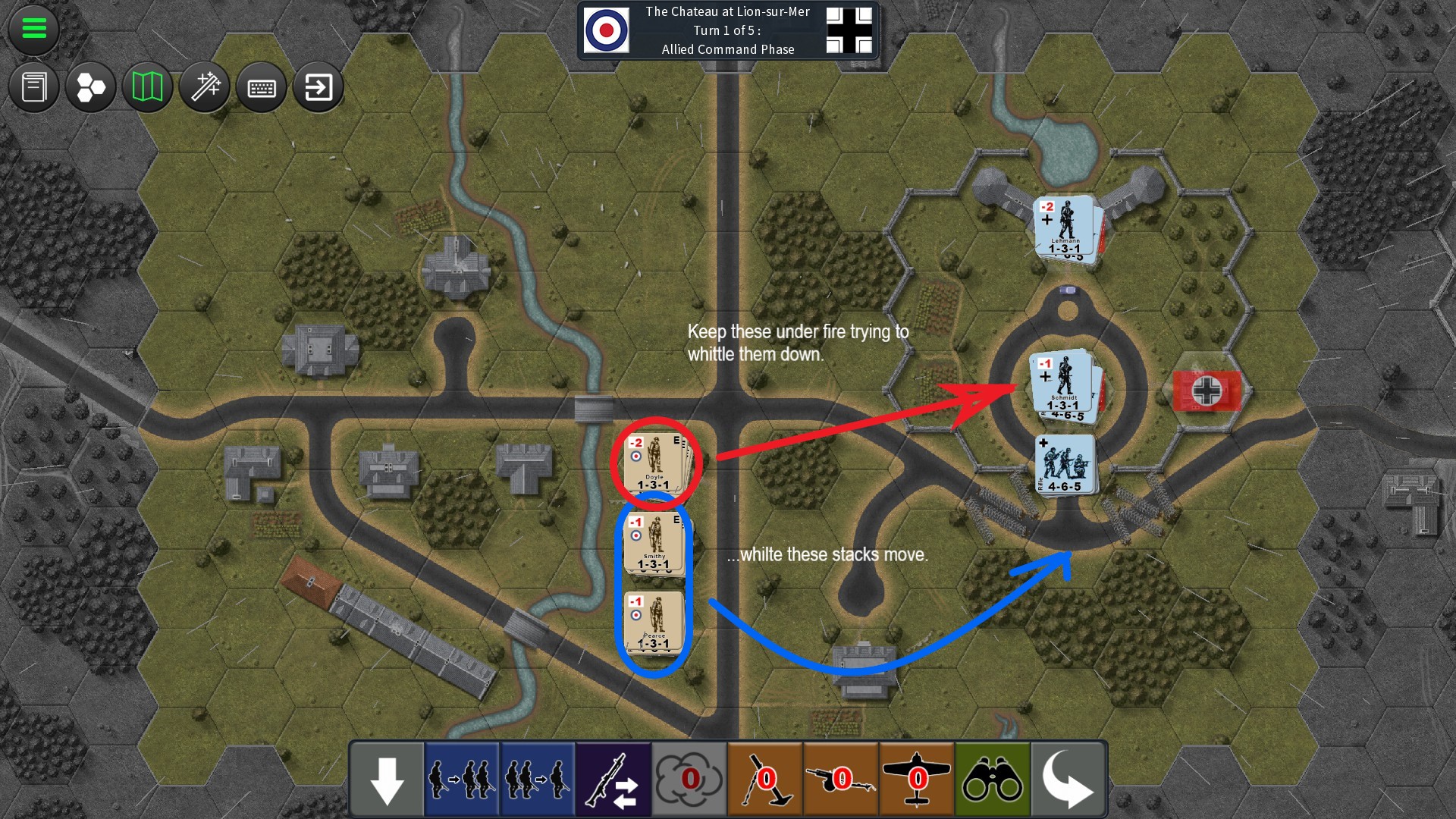Open the rulebook icon
Screen dimensions: 1456x819
(x=33, y=87)
